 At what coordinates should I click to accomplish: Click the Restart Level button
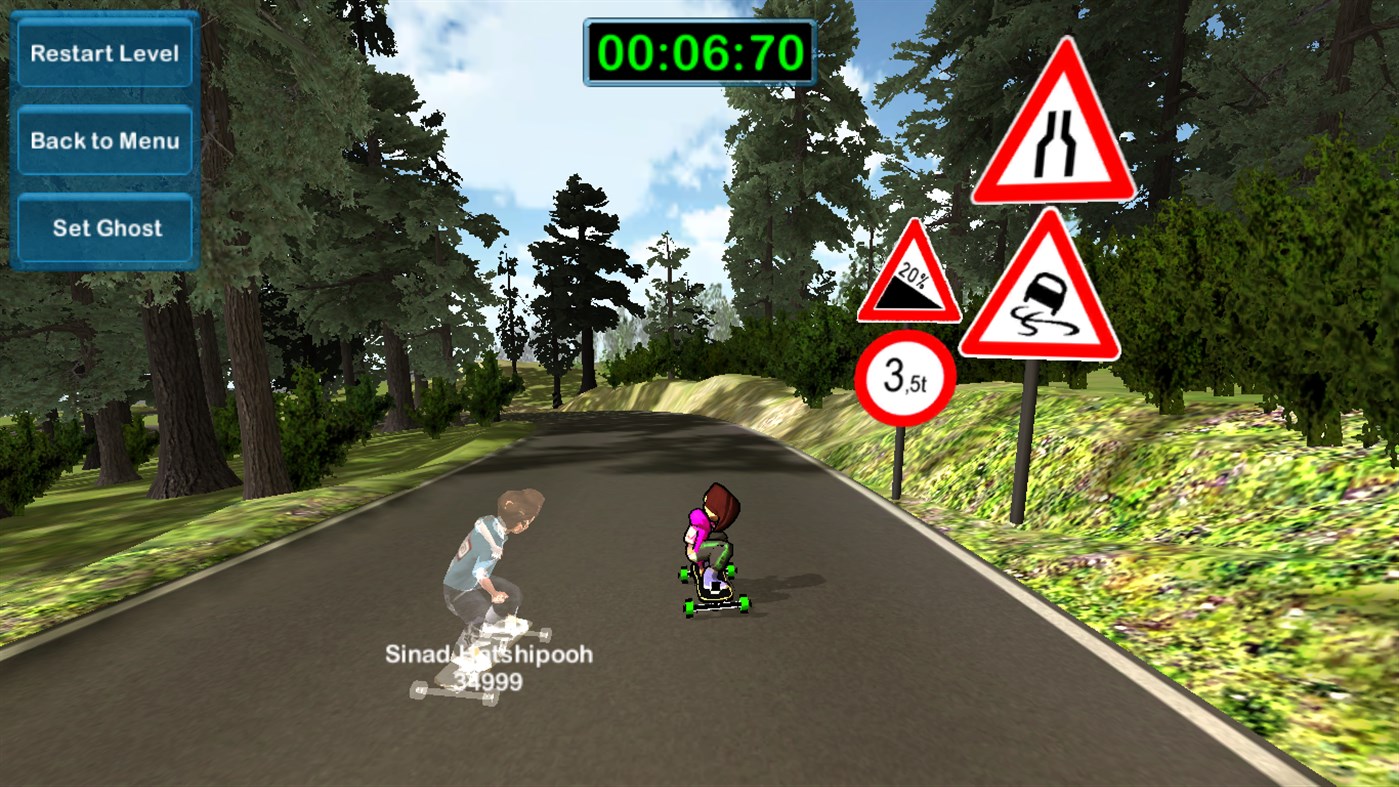point(104,53)
